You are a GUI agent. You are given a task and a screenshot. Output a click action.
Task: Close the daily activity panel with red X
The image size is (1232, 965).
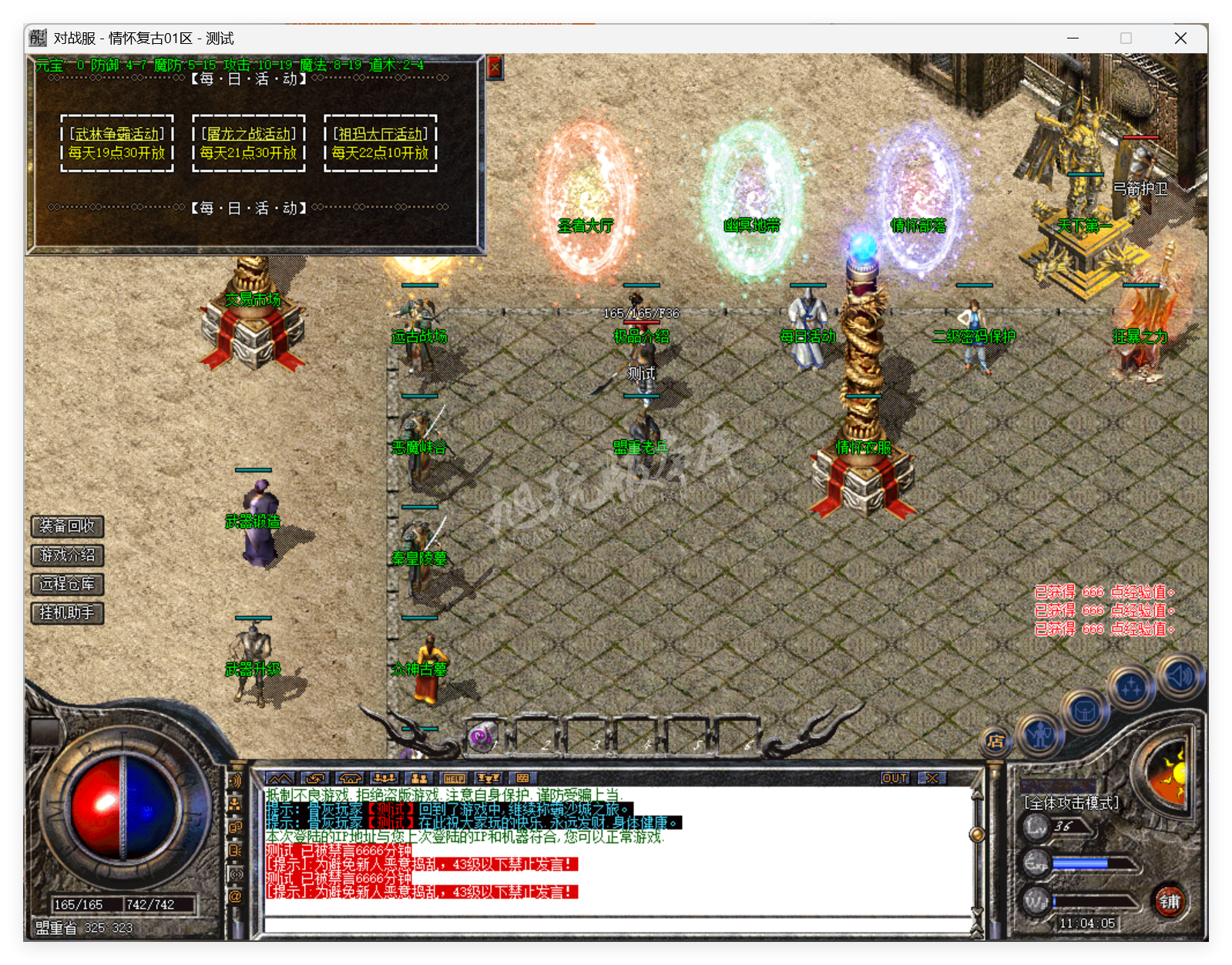pyautogui.click(x=494, y=66)
